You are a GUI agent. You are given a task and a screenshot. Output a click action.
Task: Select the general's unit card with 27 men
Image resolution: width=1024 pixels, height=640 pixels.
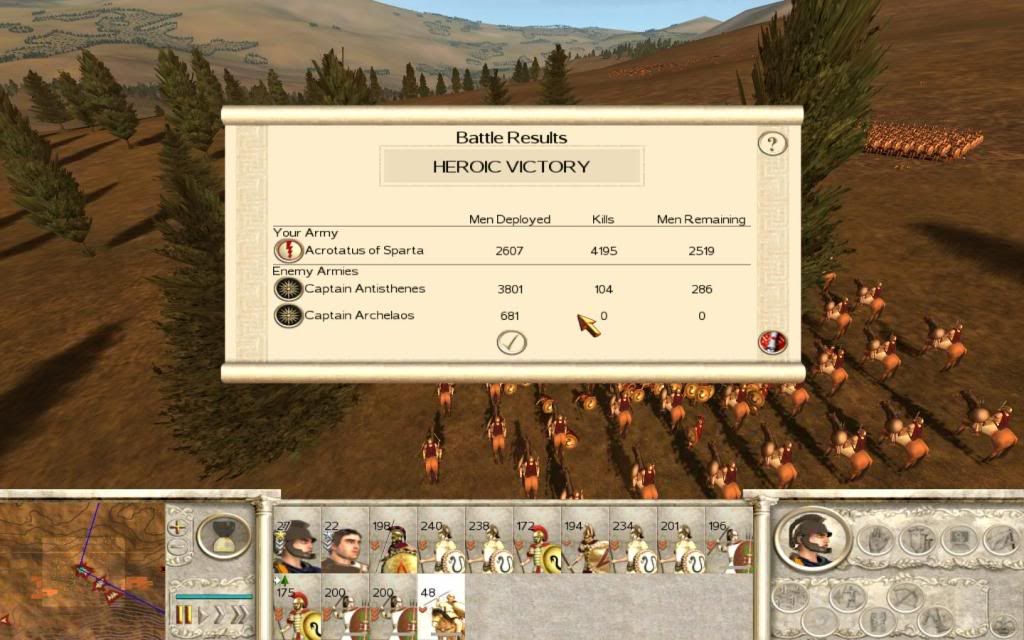tap(296, 546)
